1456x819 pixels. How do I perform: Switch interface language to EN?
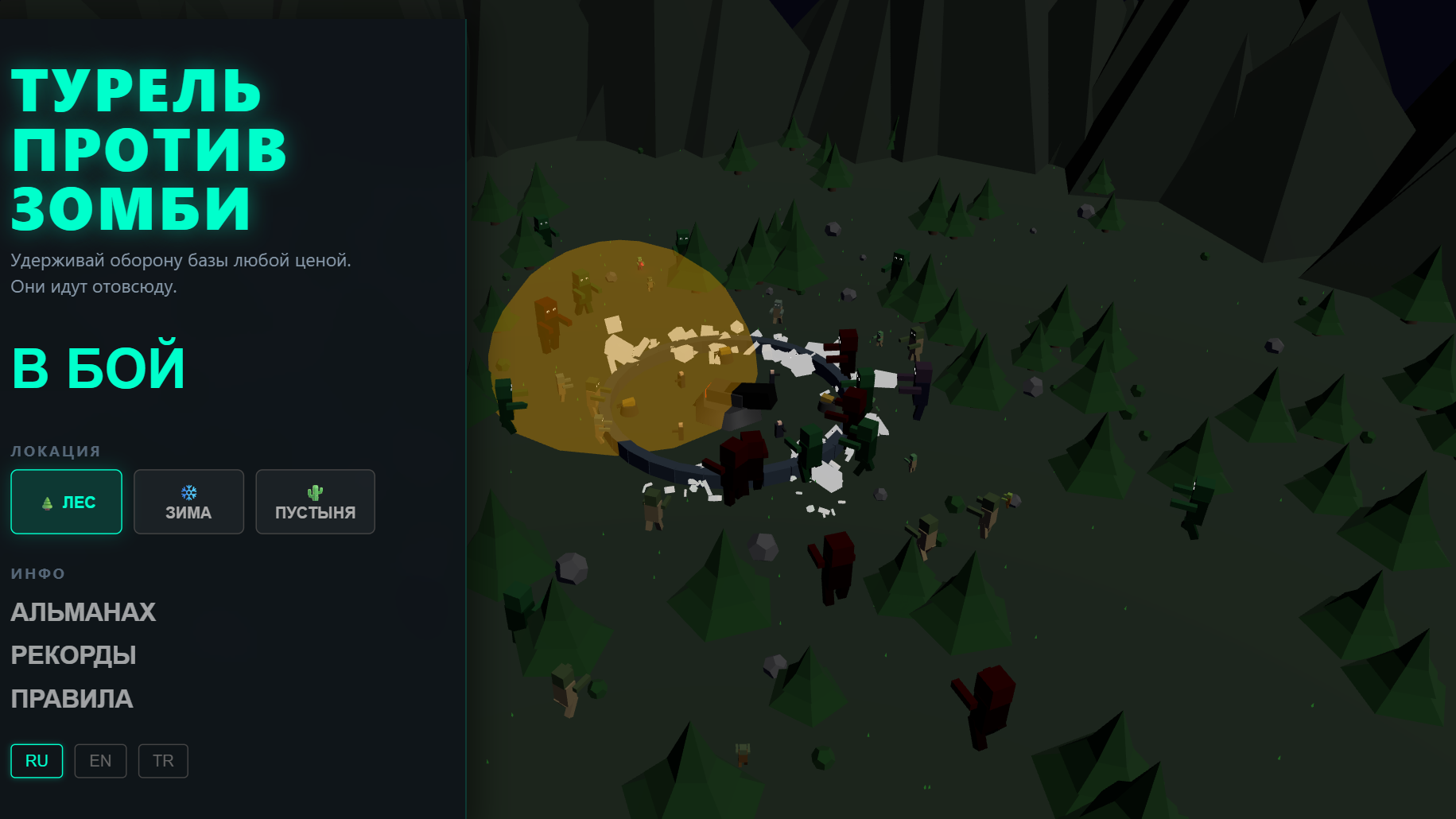point(100,760)
